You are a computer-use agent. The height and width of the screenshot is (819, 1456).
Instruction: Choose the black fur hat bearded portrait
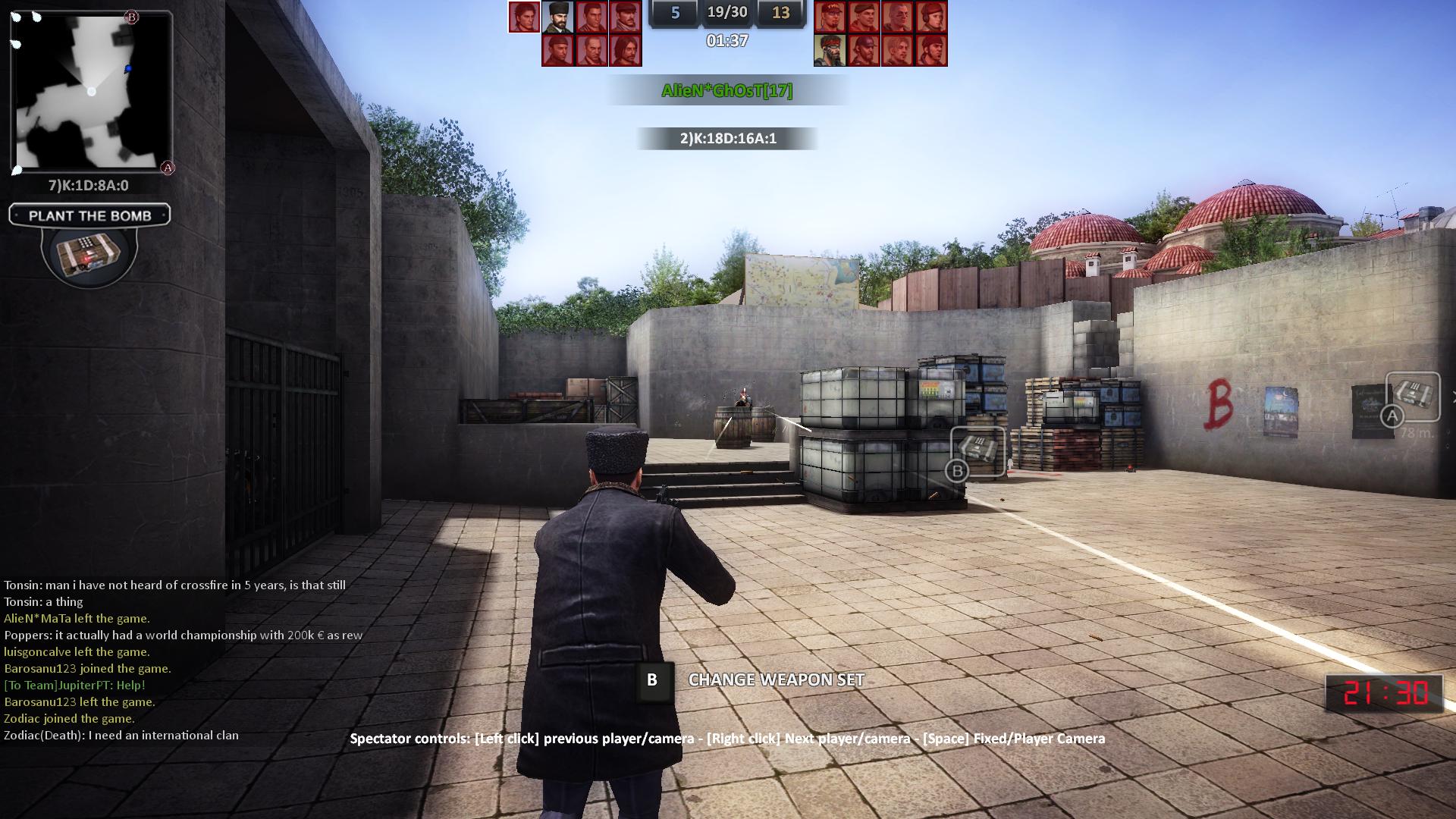(x=557, y=17)
